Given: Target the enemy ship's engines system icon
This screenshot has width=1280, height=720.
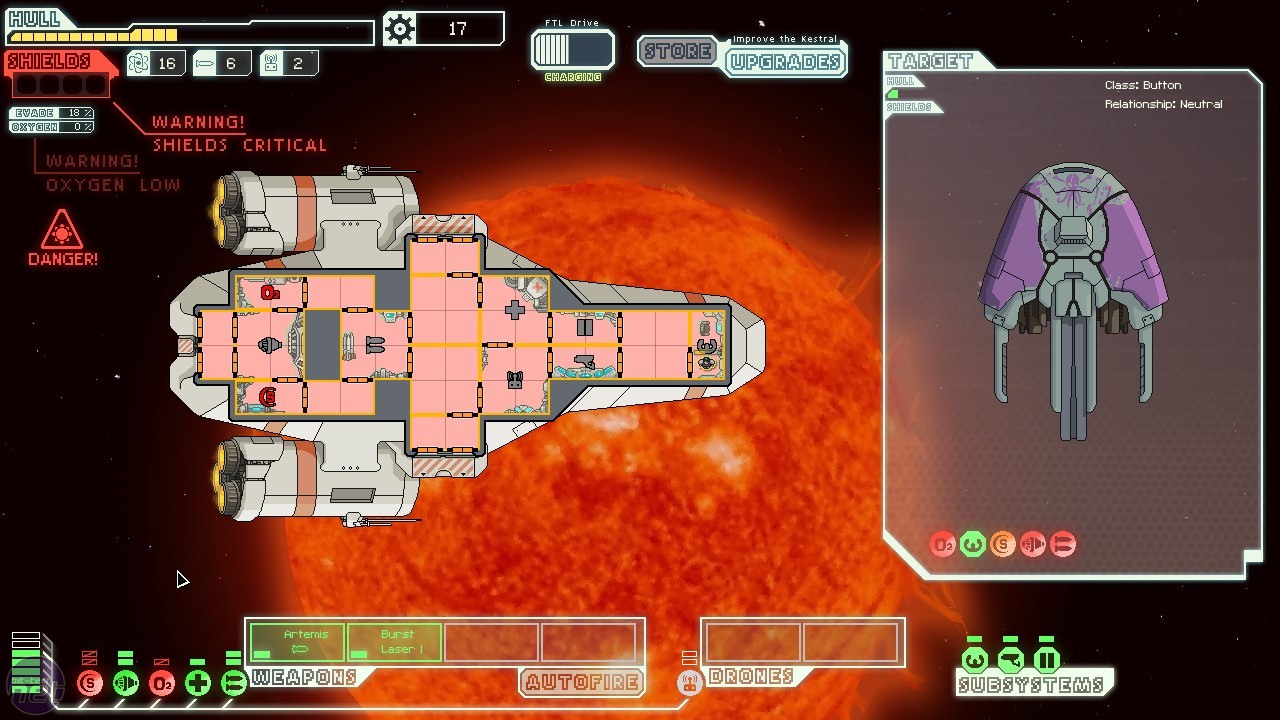Looking at the screenshot, I should click(1032, 544).
